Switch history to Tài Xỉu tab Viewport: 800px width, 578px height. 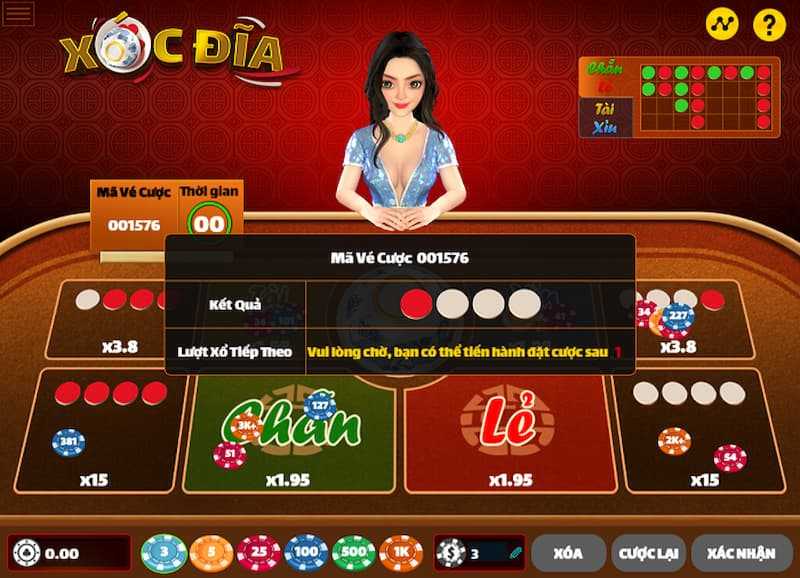[605, 114]
